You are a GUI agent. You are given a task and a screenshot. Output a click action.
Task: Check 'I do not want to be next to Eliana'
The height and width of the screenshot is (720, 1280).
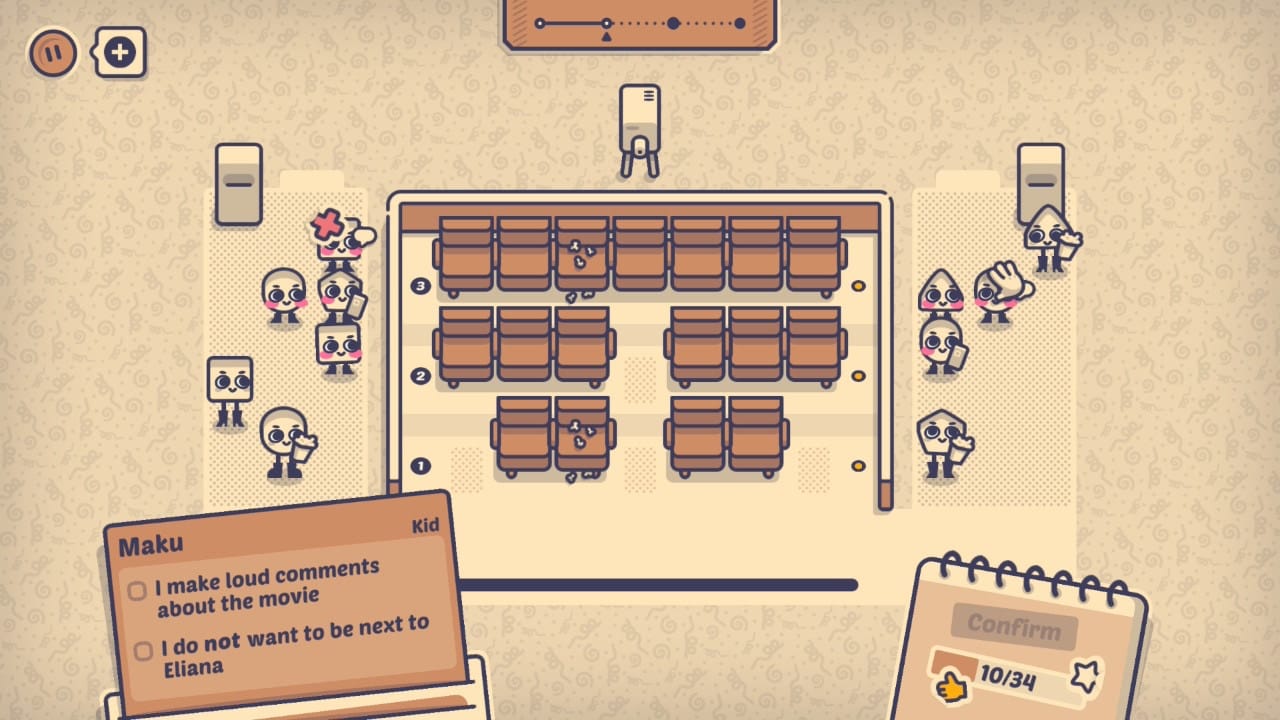coord(142,650)
